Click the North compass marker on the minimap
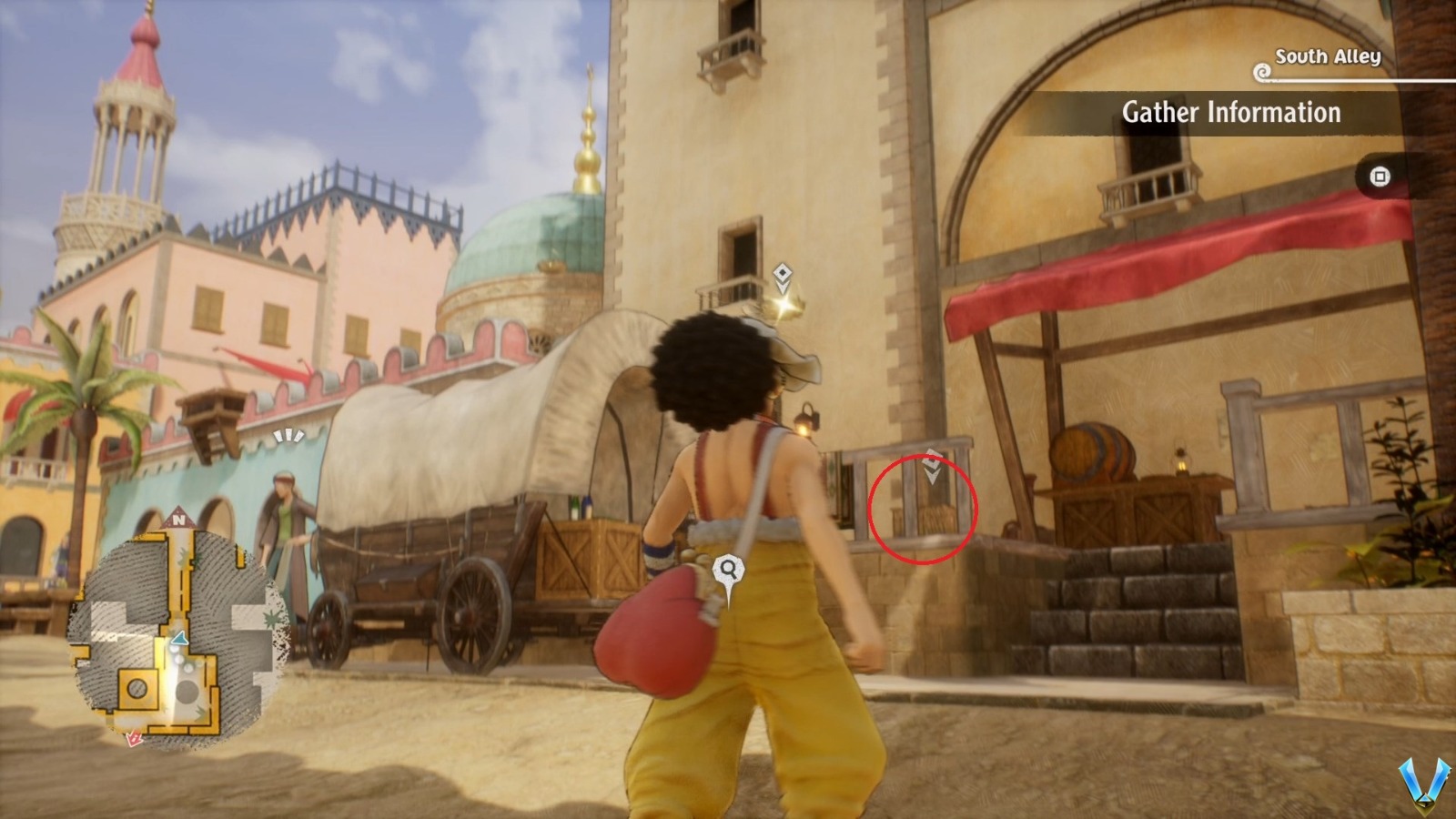 click(x=177, y=519)
